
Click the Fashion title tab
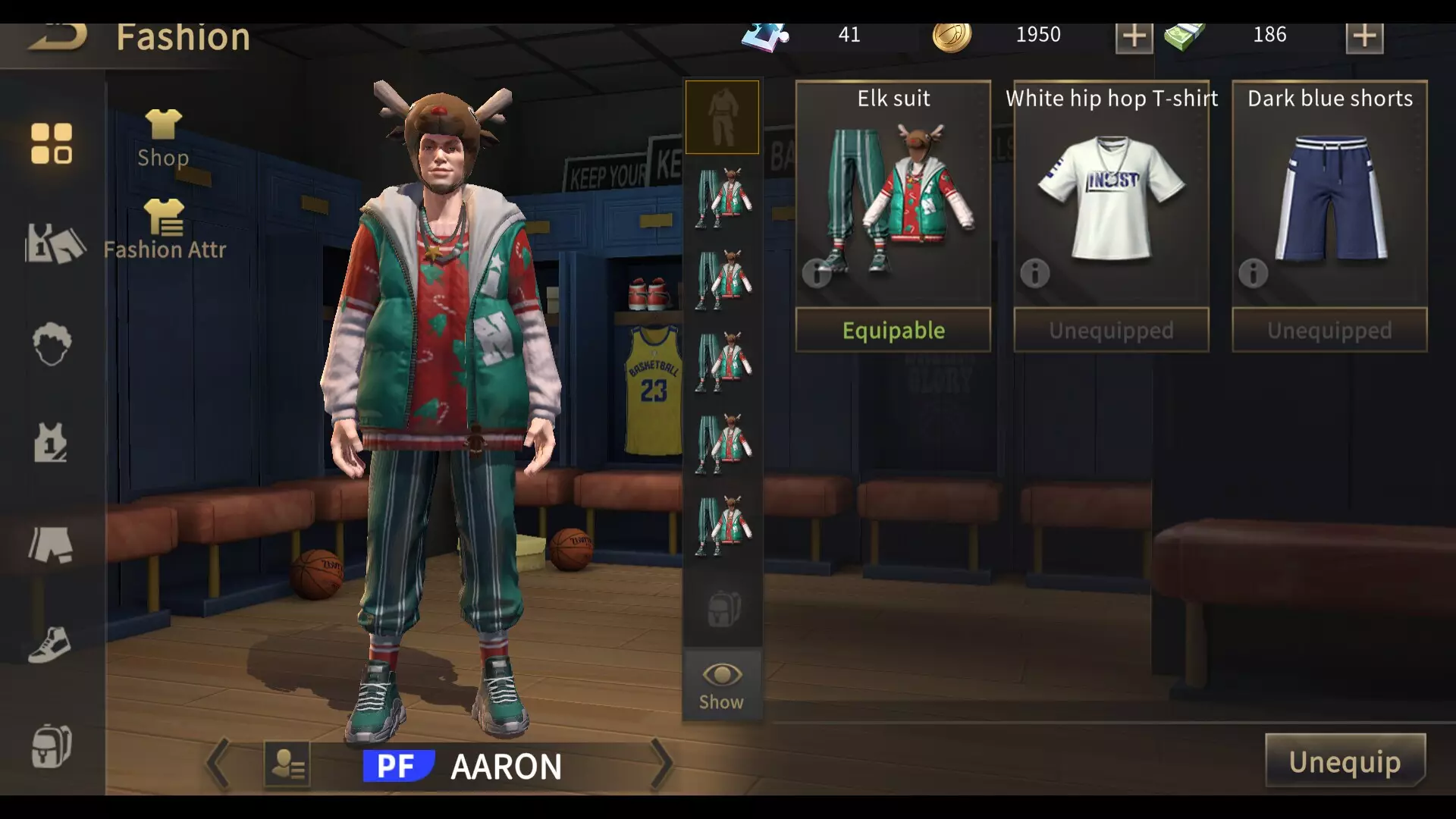pyautogui.click(x=184, y=36)
